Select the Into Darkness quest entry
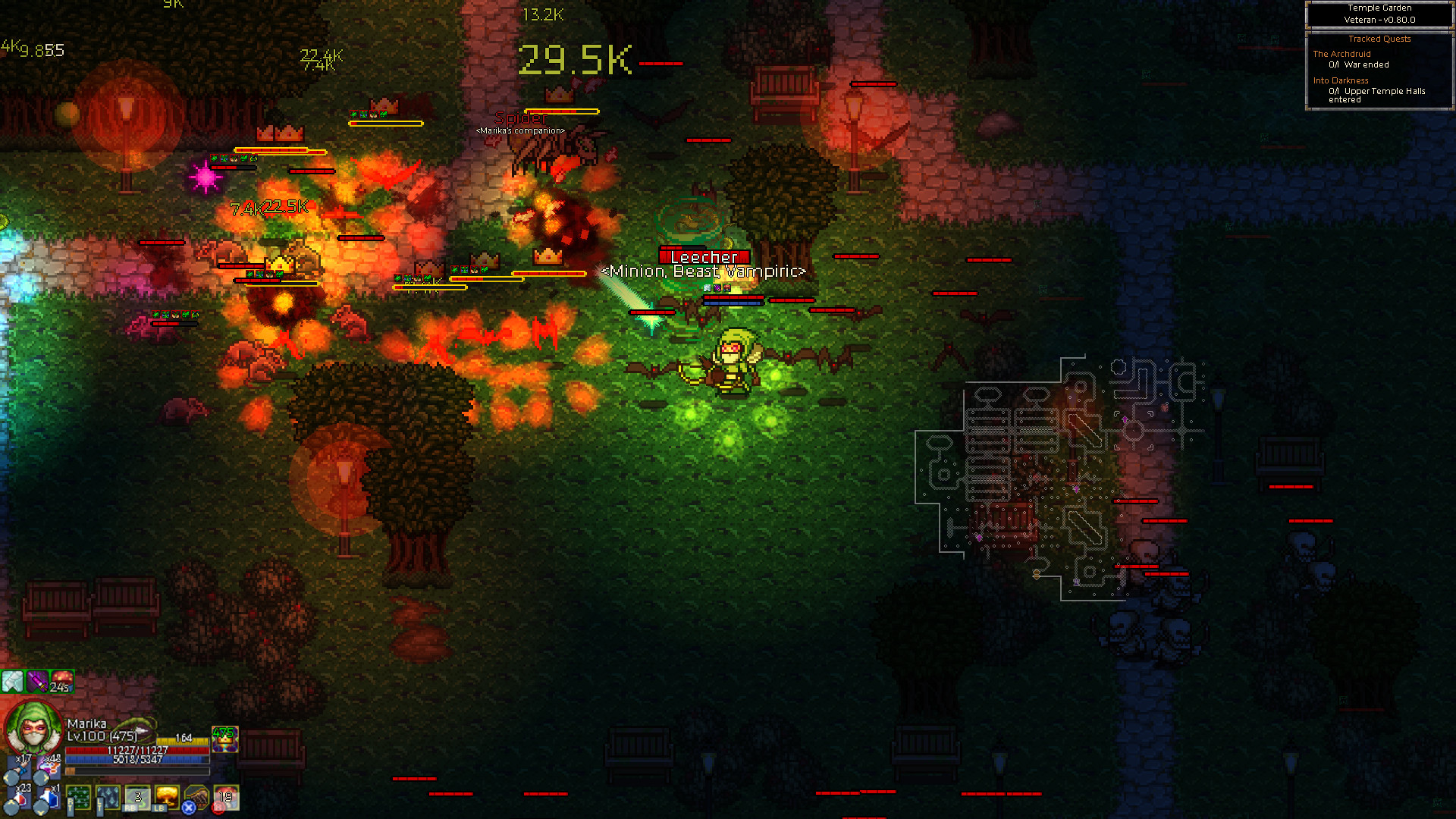1456x819 pixels. click(x=1339, y=80)
